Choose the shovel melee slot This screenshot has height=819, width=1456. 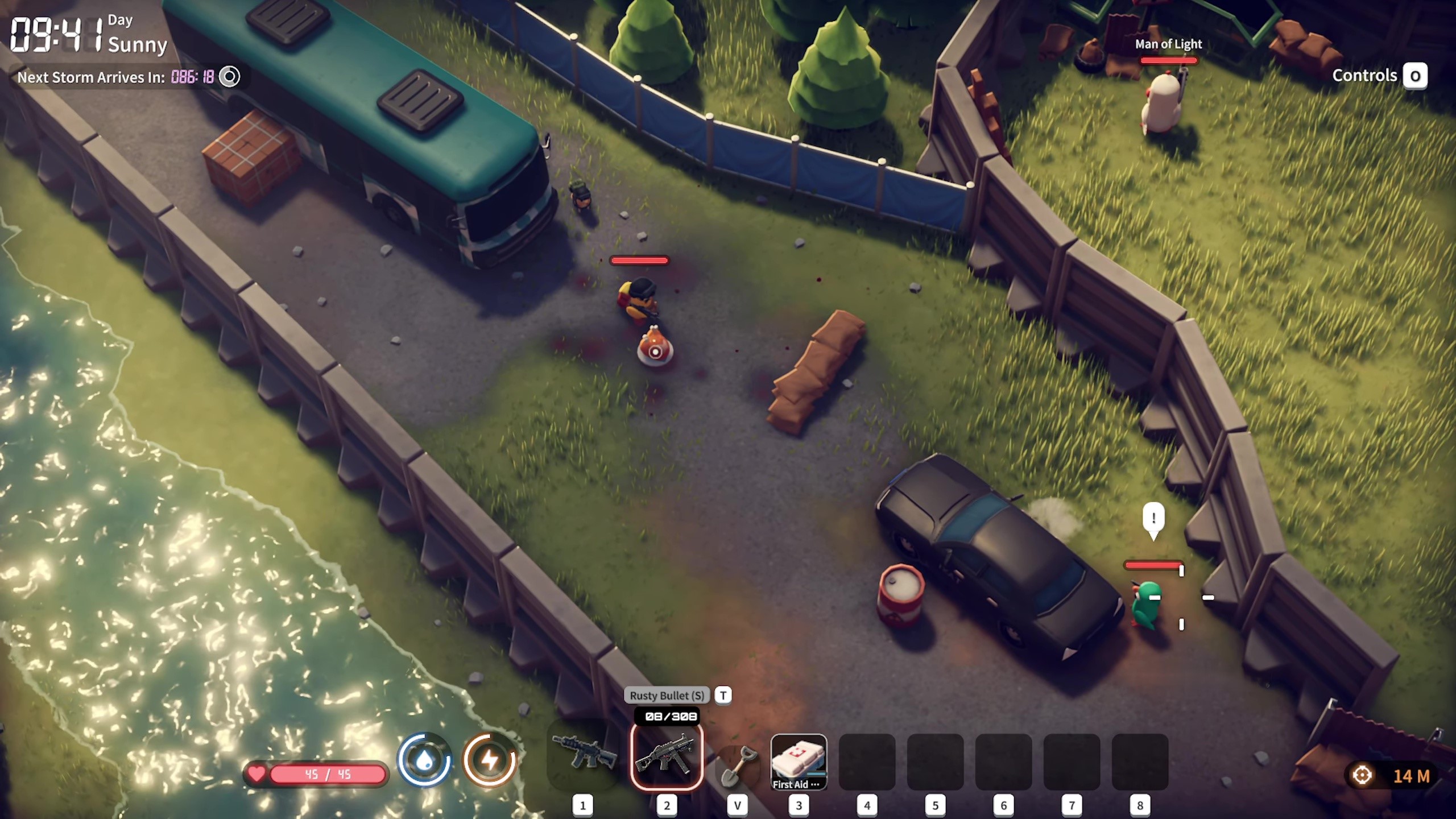(738, 765)
